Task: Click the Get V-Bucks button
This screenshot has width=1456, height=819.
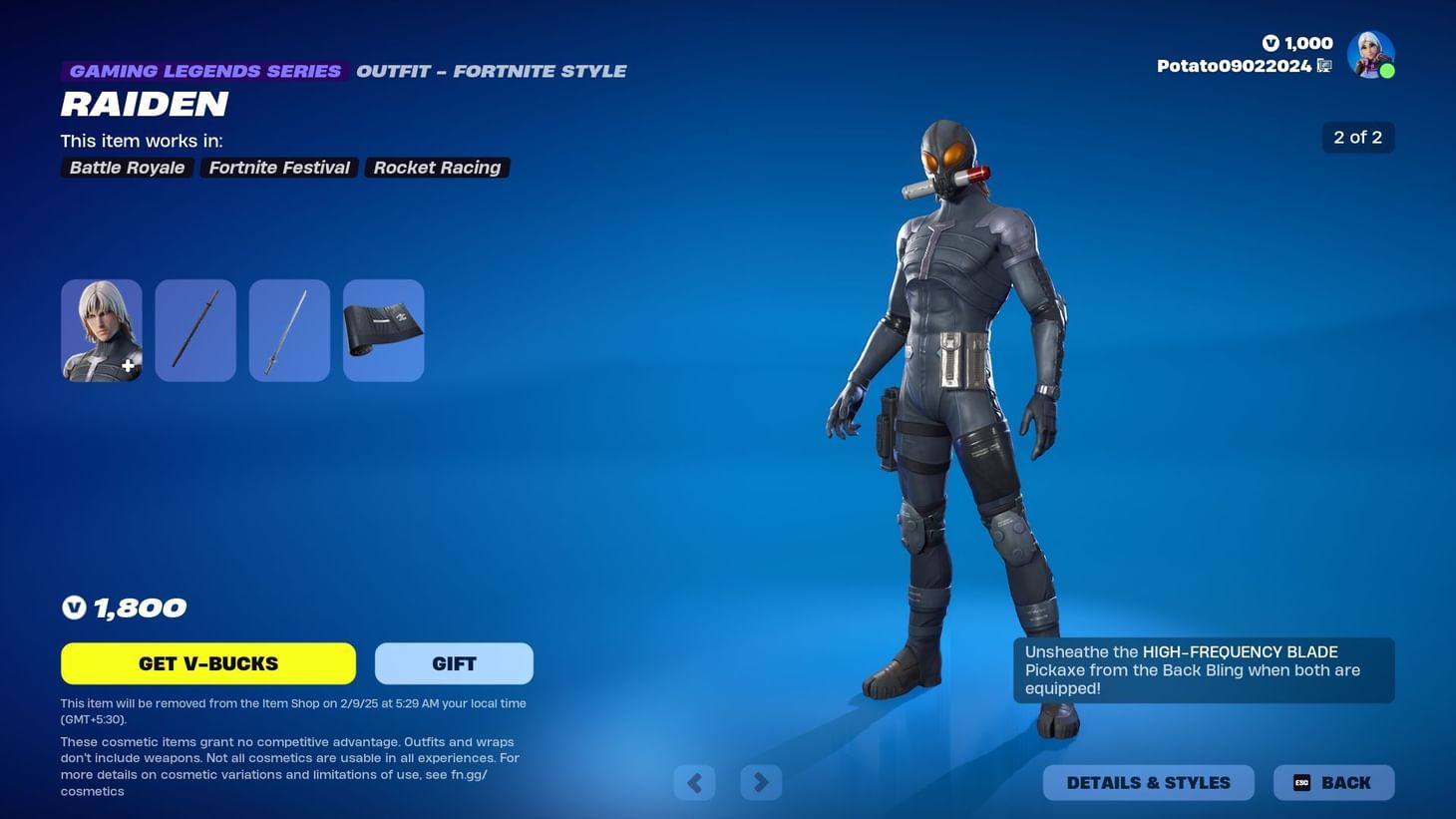Action: pyautogui.click(x=207, y=663)
